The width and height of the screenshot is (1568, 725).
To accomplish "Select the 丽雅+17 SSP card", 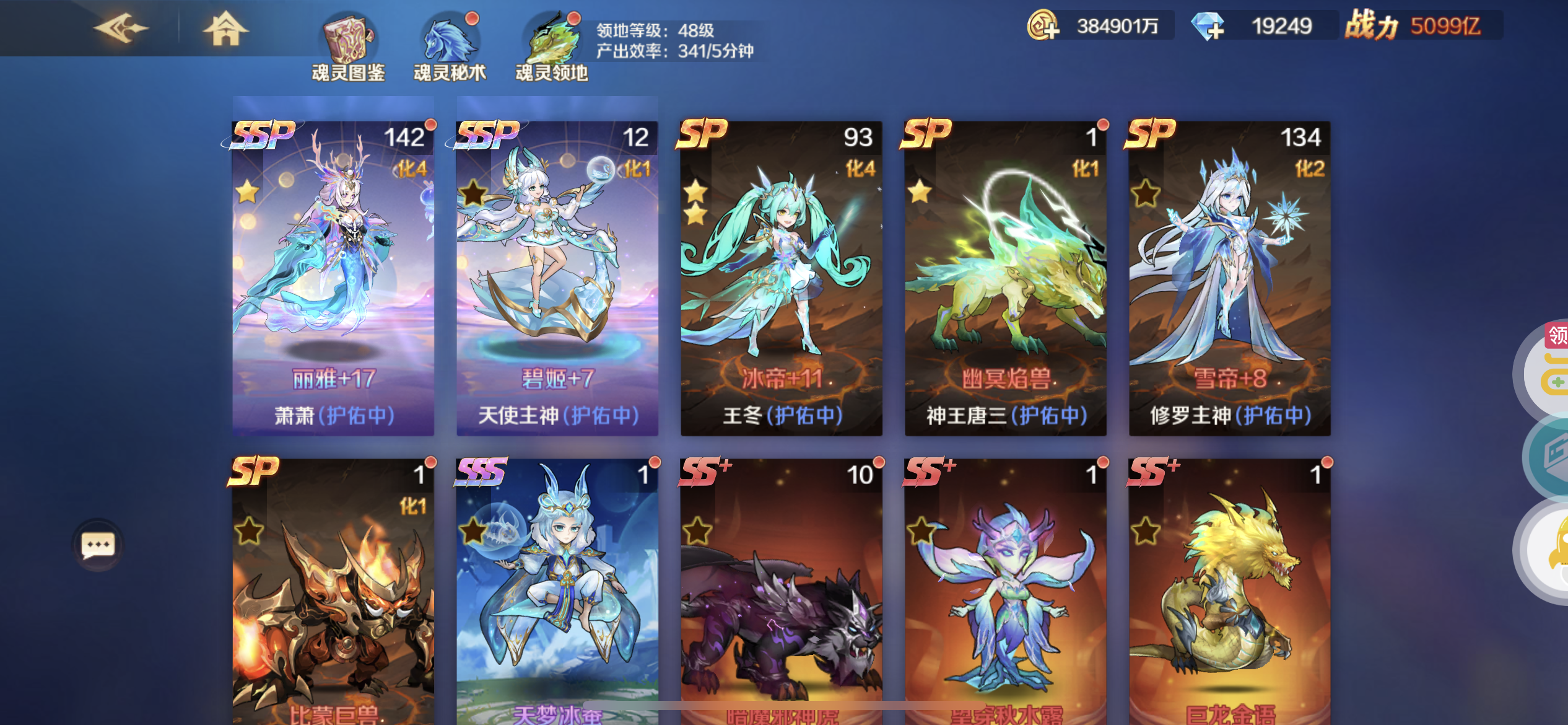I will [333, 278].
